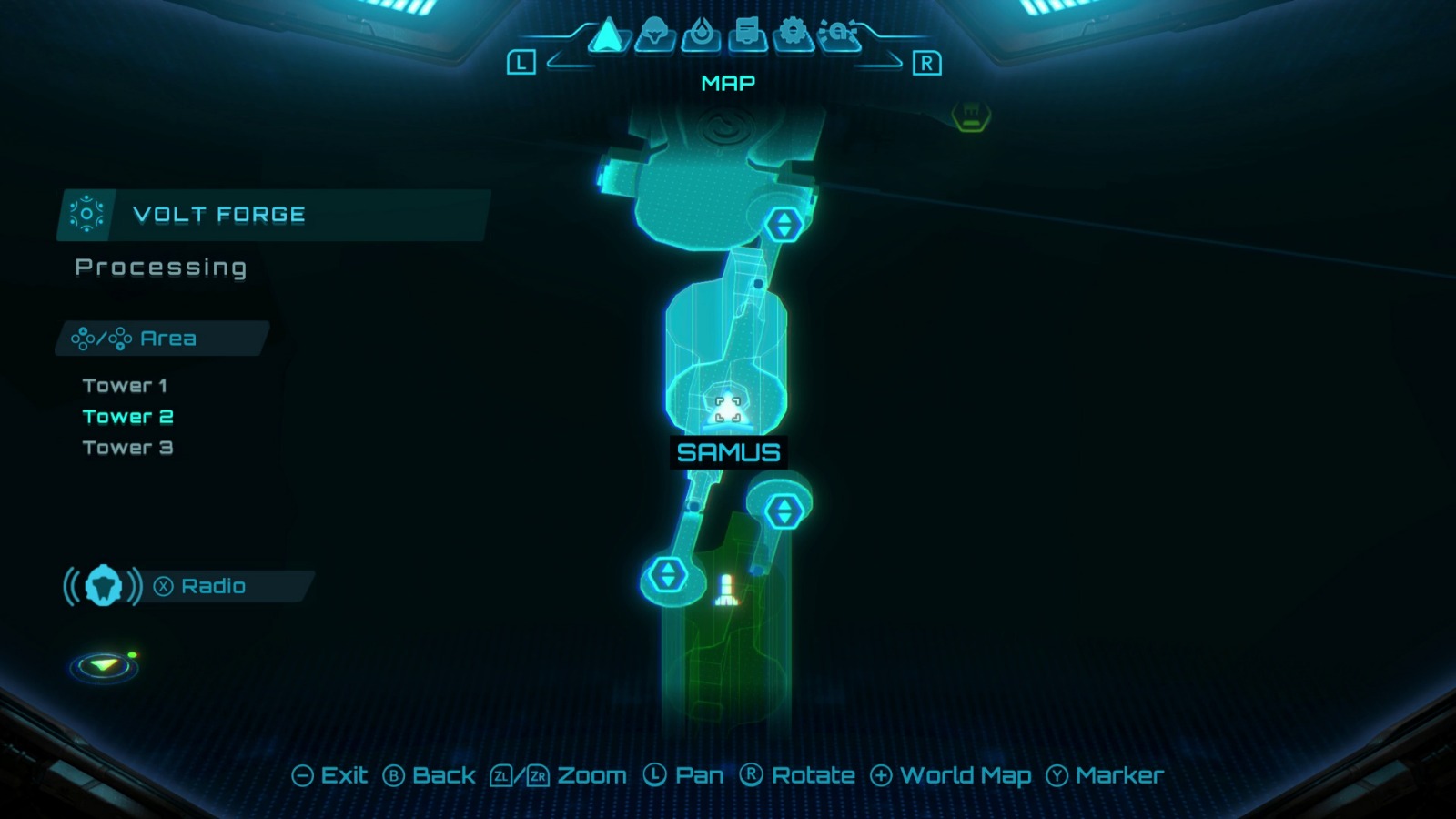Open the log notes icon
1456x819 pixels.
(747, 36)
